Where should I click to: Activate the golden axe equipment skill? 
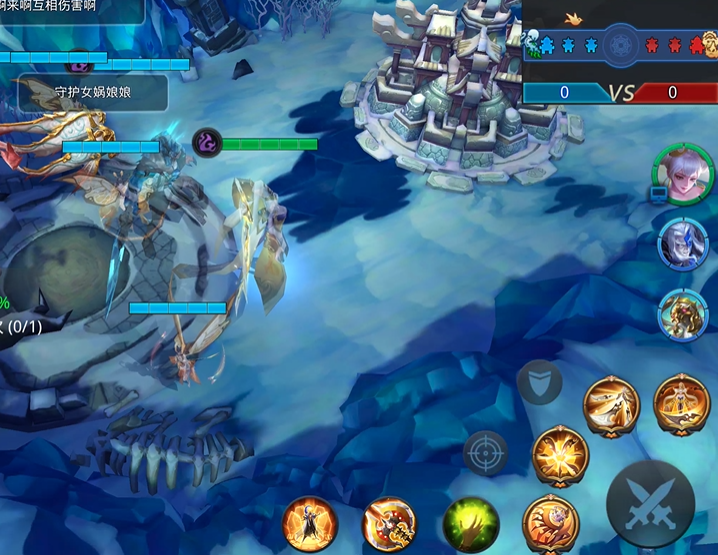[390, 522]
